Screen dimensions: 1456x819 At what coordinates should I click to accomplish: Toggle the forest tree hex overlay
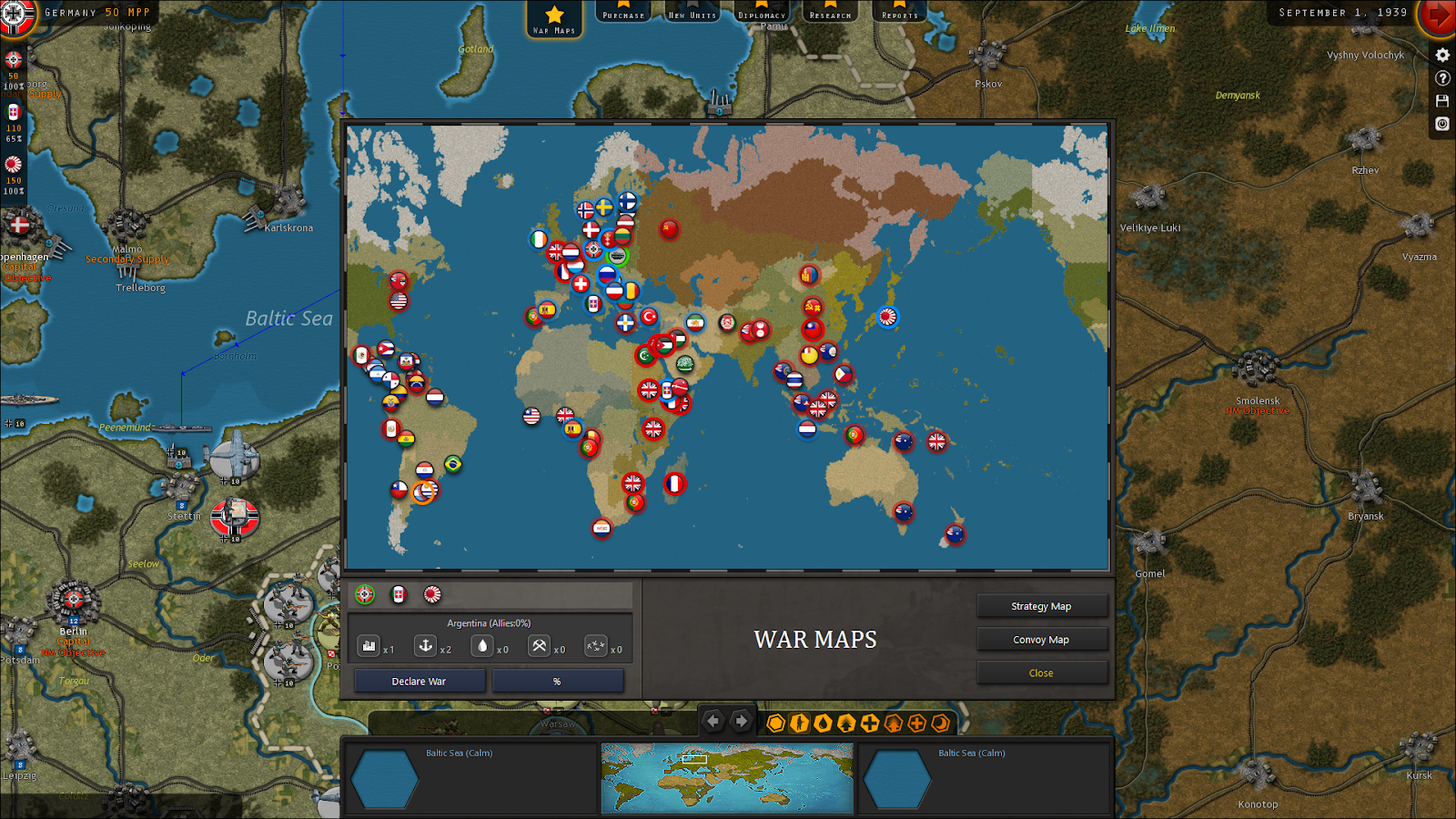845,722
